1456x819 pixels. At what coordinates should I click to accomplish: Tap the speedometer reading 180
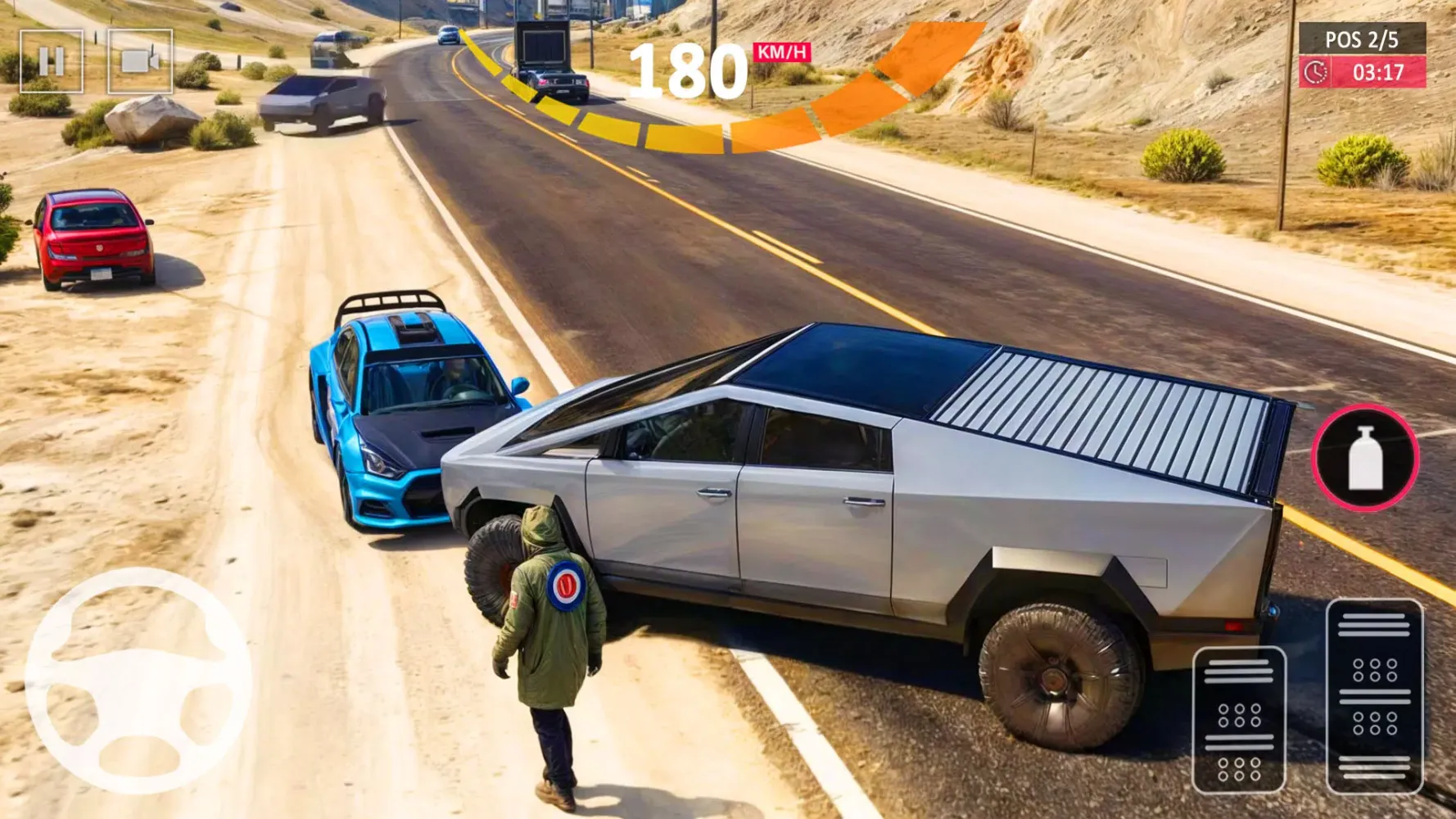click(x=692, y=70)
